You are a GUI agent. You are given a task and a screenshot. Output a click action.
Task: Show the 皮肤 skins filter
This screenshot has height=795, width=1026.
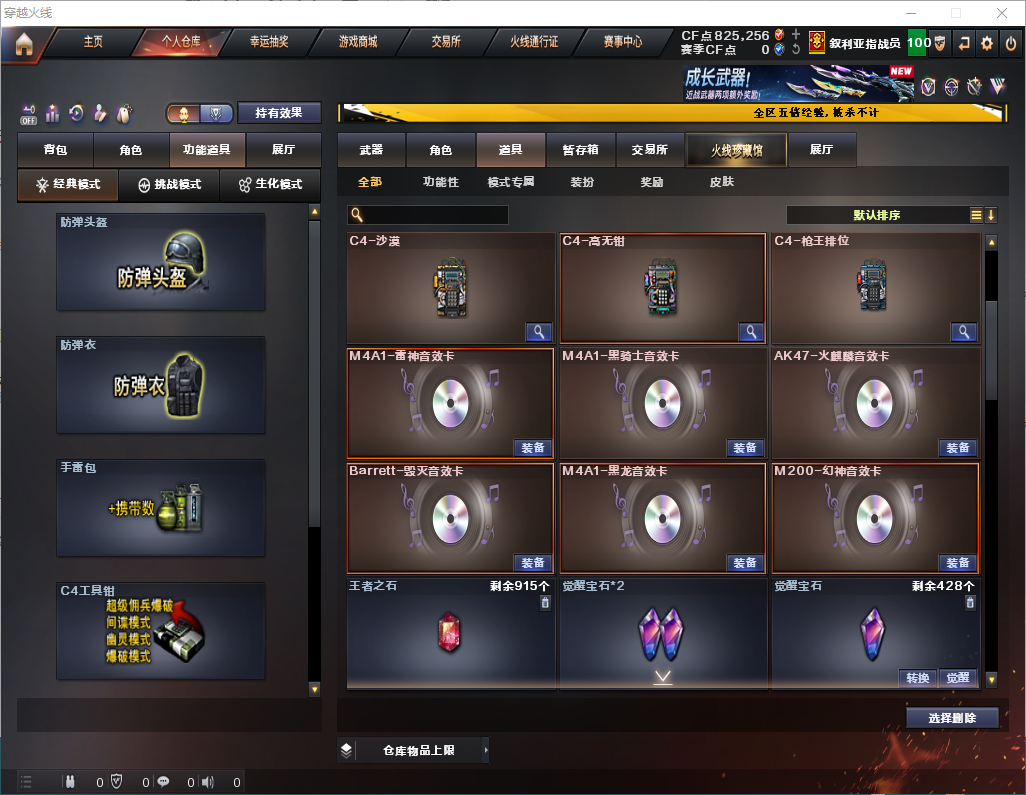(721, 182)
